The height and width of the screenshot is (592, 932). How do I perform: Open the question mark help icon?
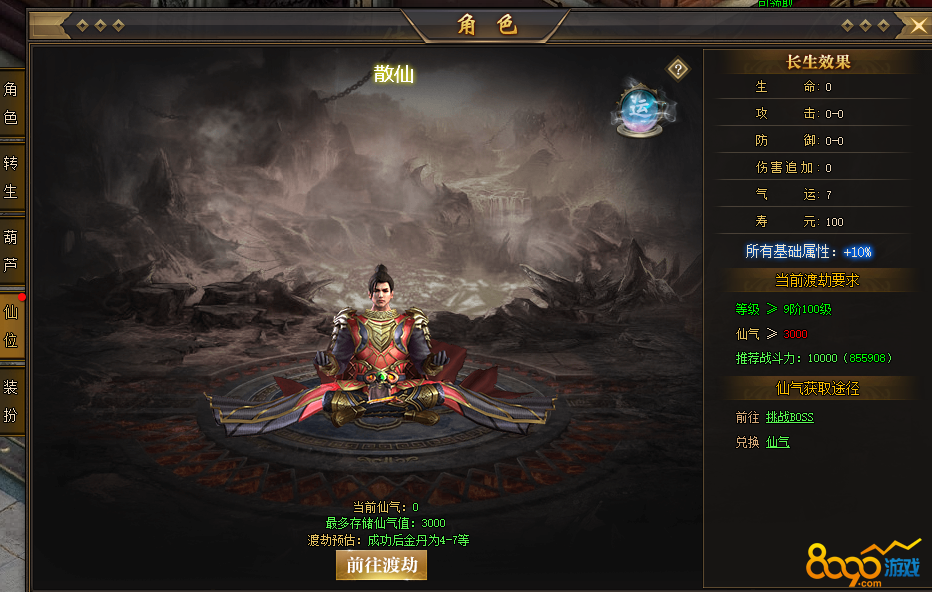click(x=678, y=69)
